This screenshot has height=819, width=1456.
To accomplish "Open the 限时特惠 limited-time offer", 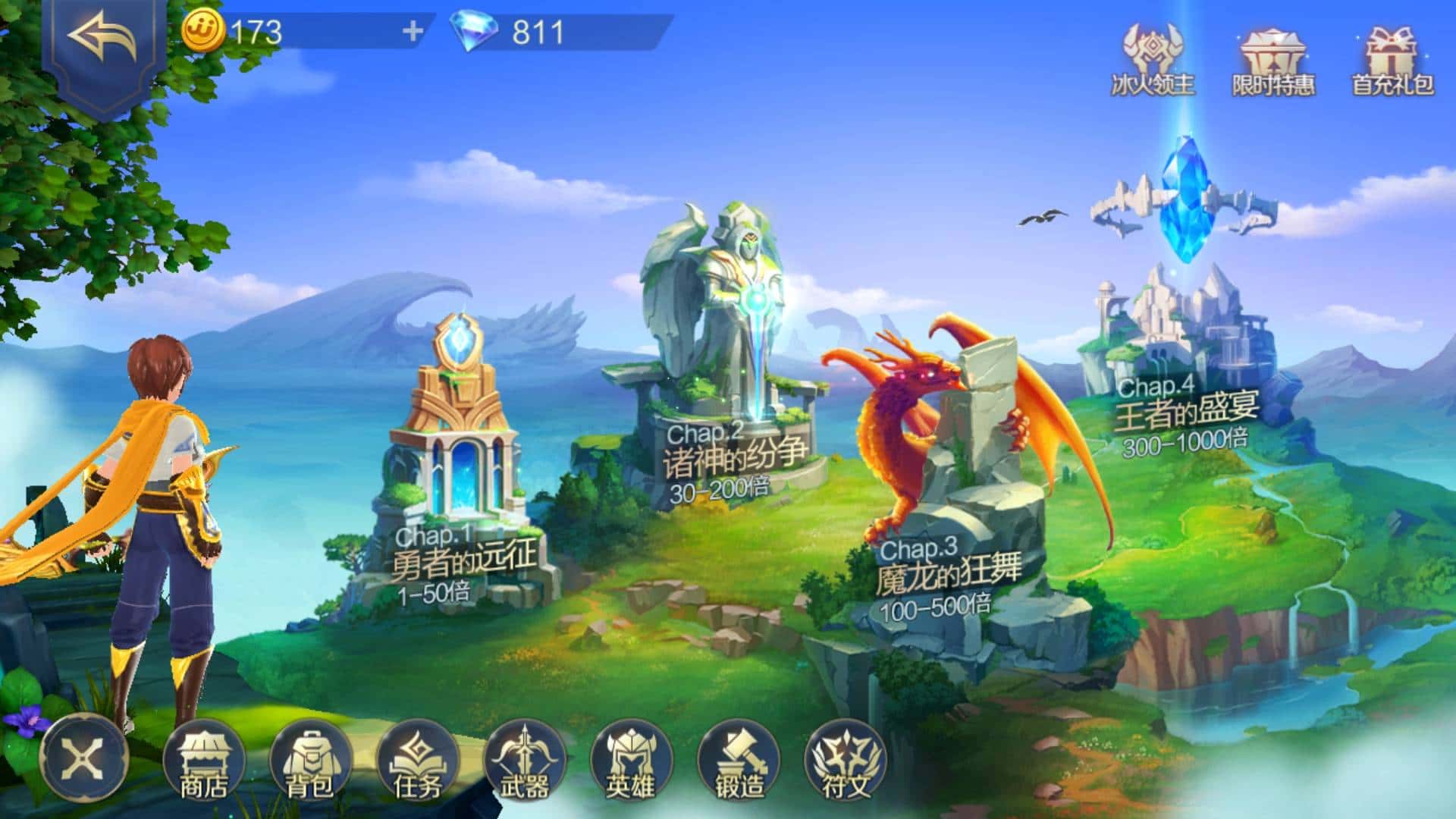I will point(1273,62).
